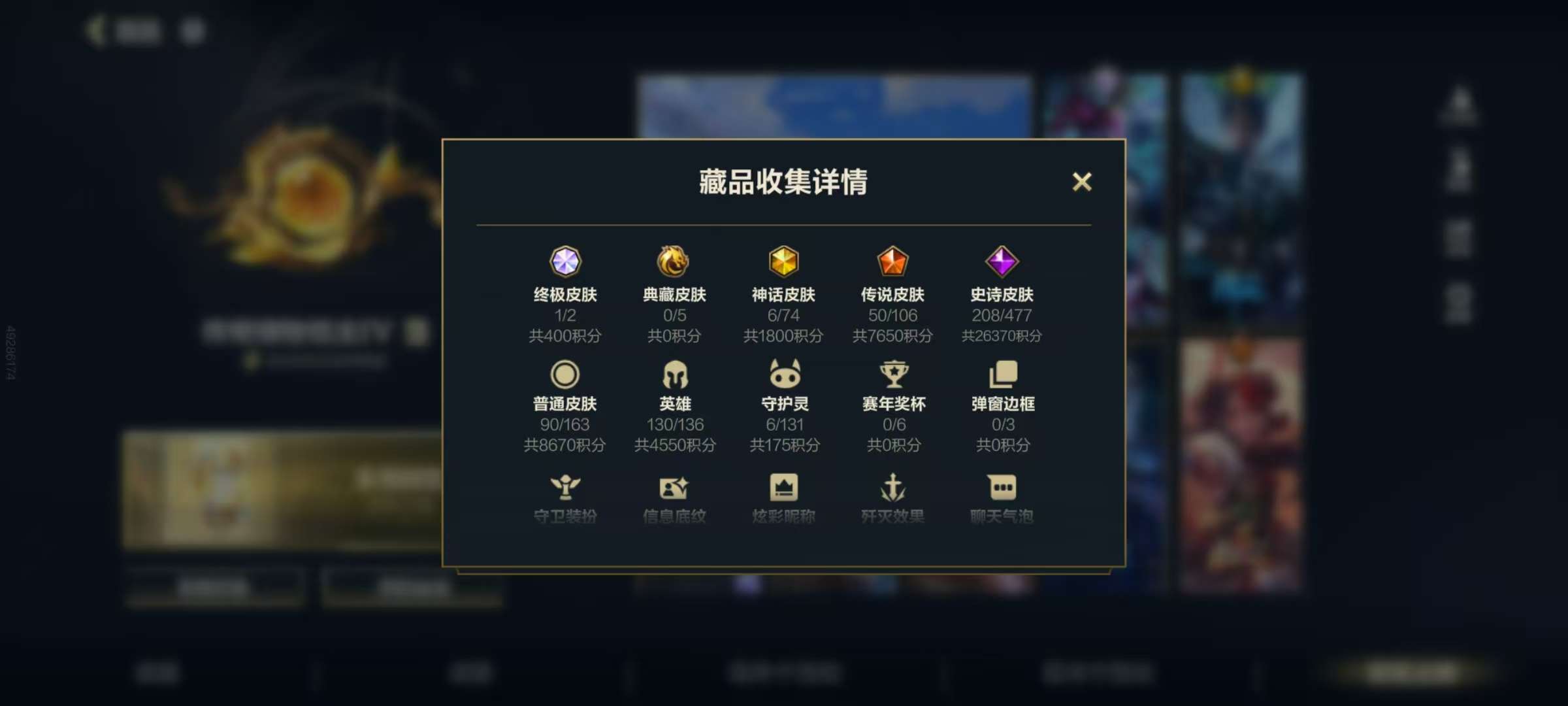1568x706 pixels.
Task: View the 130/136 英雄 collection count
Action: click(676, 425)
